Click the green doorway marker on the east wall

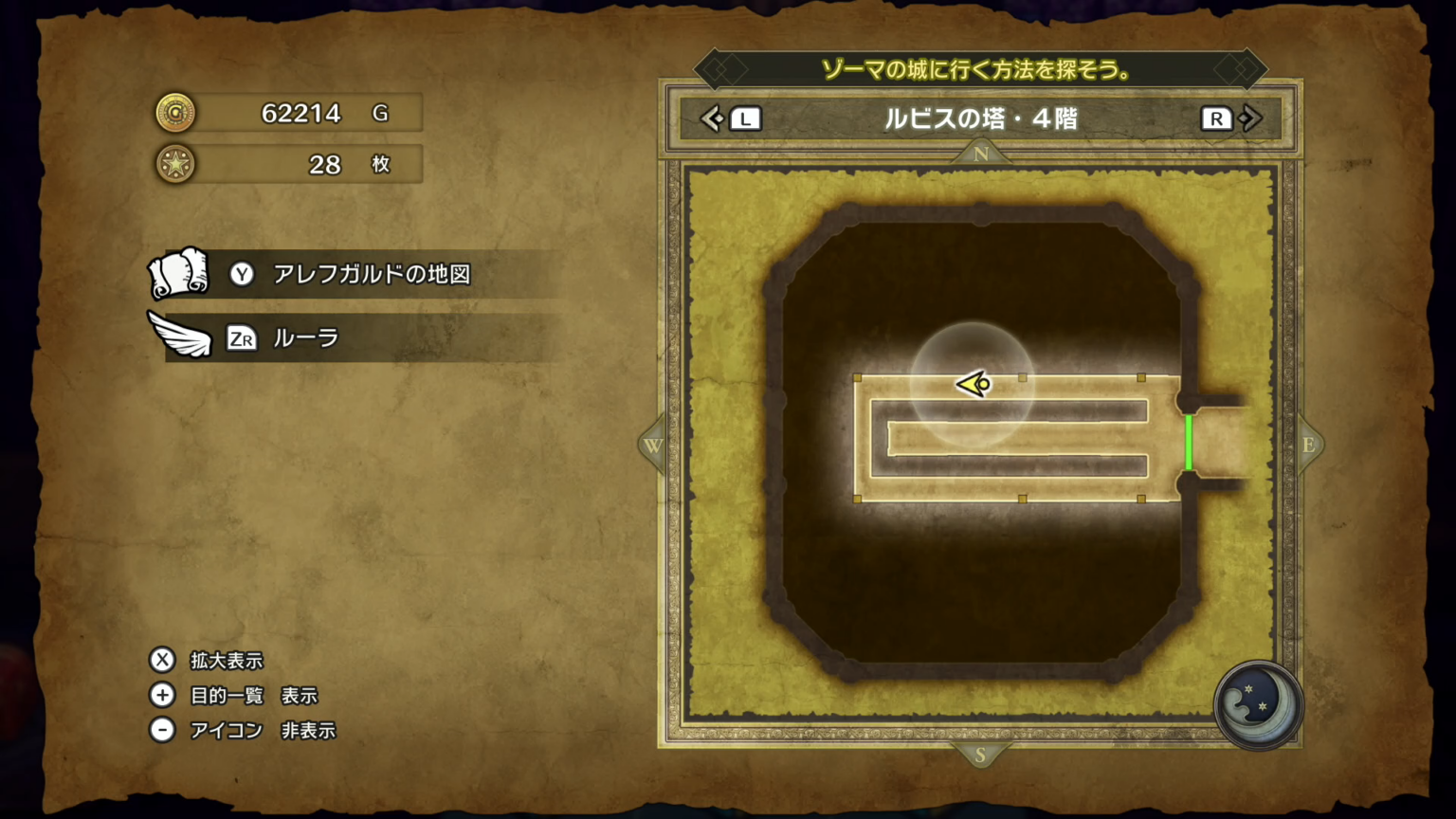click(x=1190, y=441)
